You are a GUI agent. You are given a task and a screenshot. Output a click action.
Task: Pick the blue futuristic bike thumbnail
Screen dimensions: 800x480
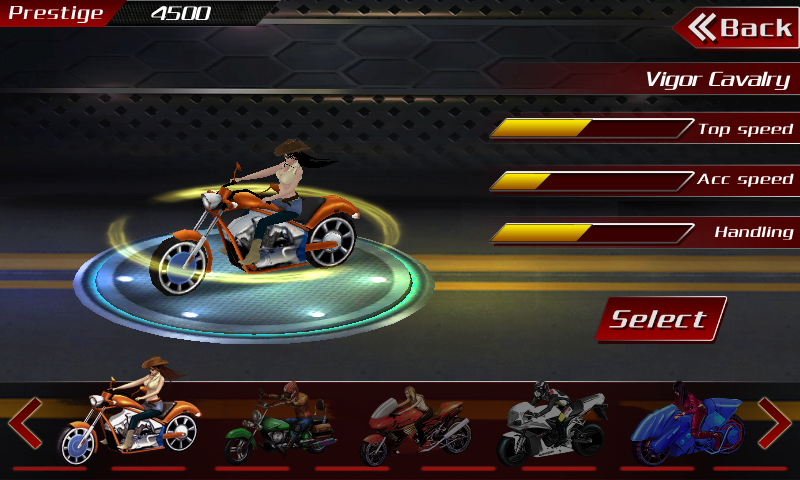point(686,424)
